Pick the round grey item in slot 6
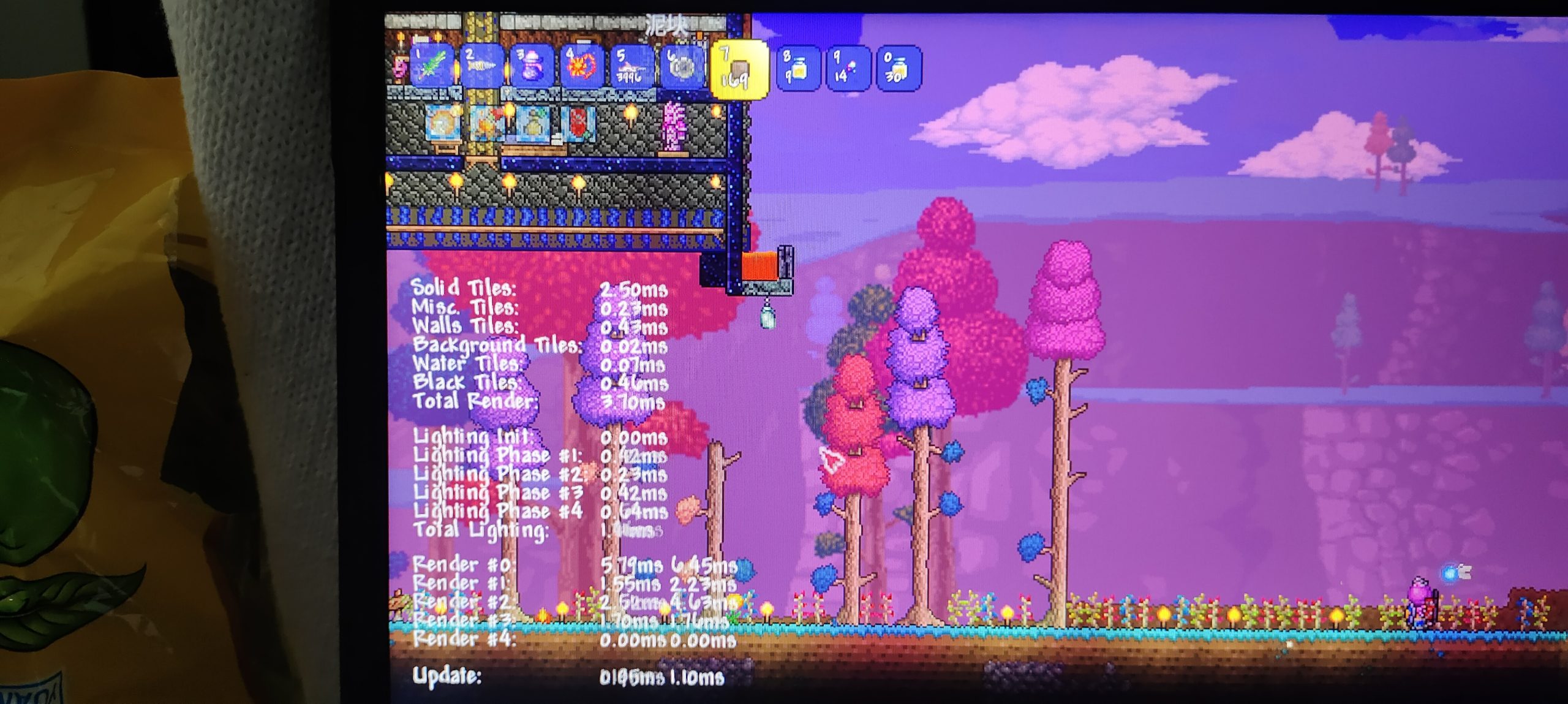This screenshot has width=1568, height=704. point(681,67)
